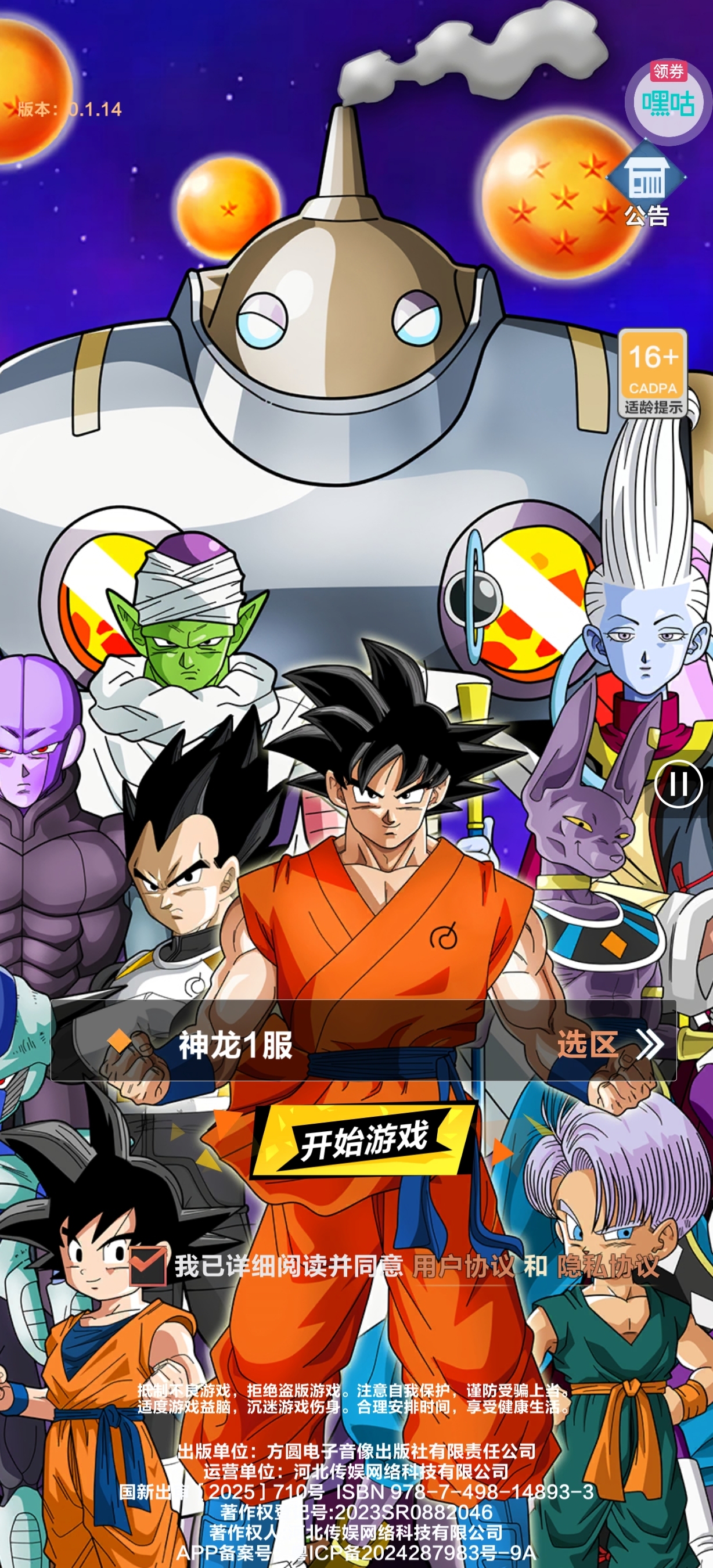Show the 16+ CADPA age rating notice

tap(653, 372)
